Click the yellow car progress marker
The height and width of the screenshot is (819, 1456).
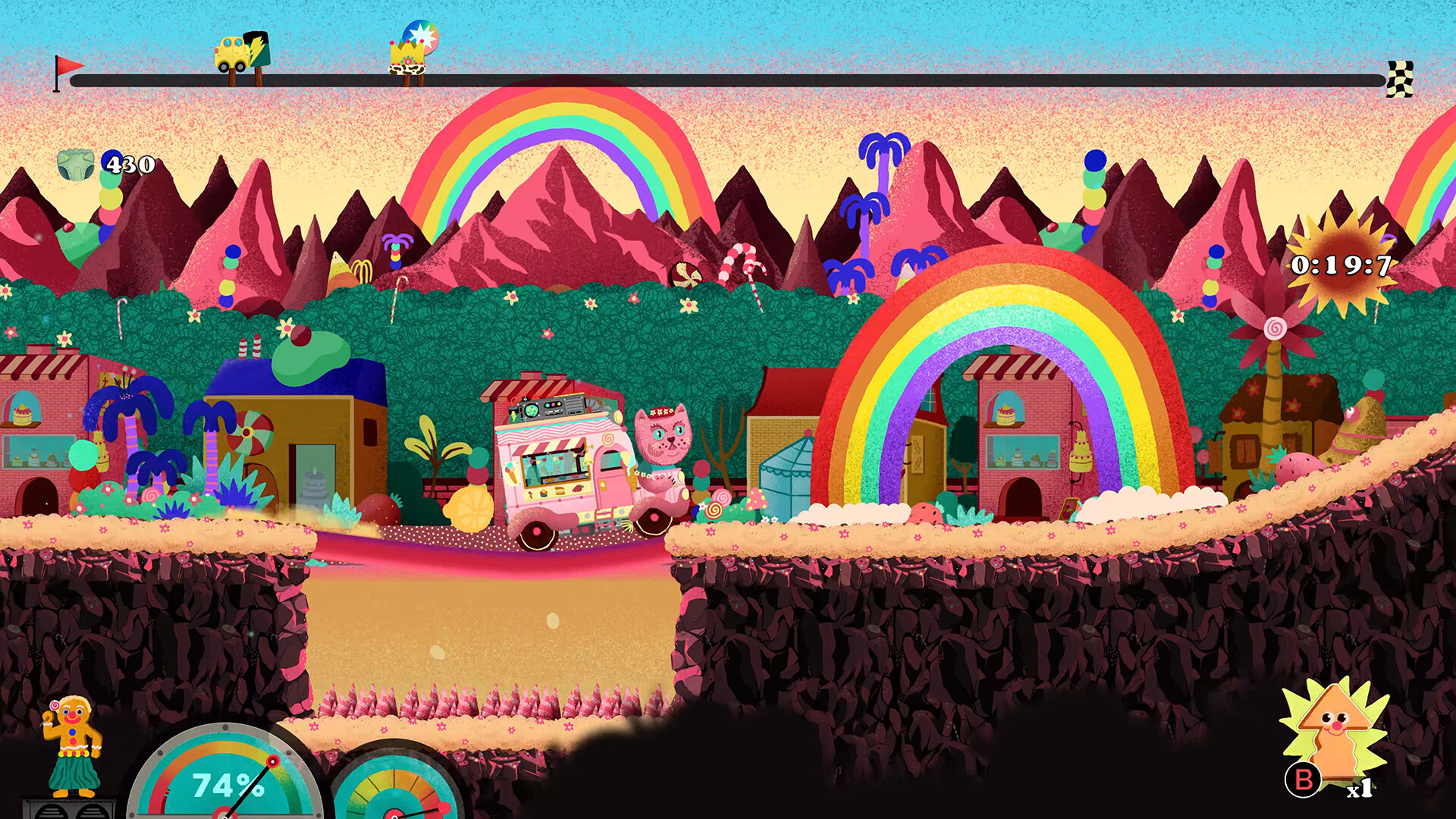tap(241, 55)
